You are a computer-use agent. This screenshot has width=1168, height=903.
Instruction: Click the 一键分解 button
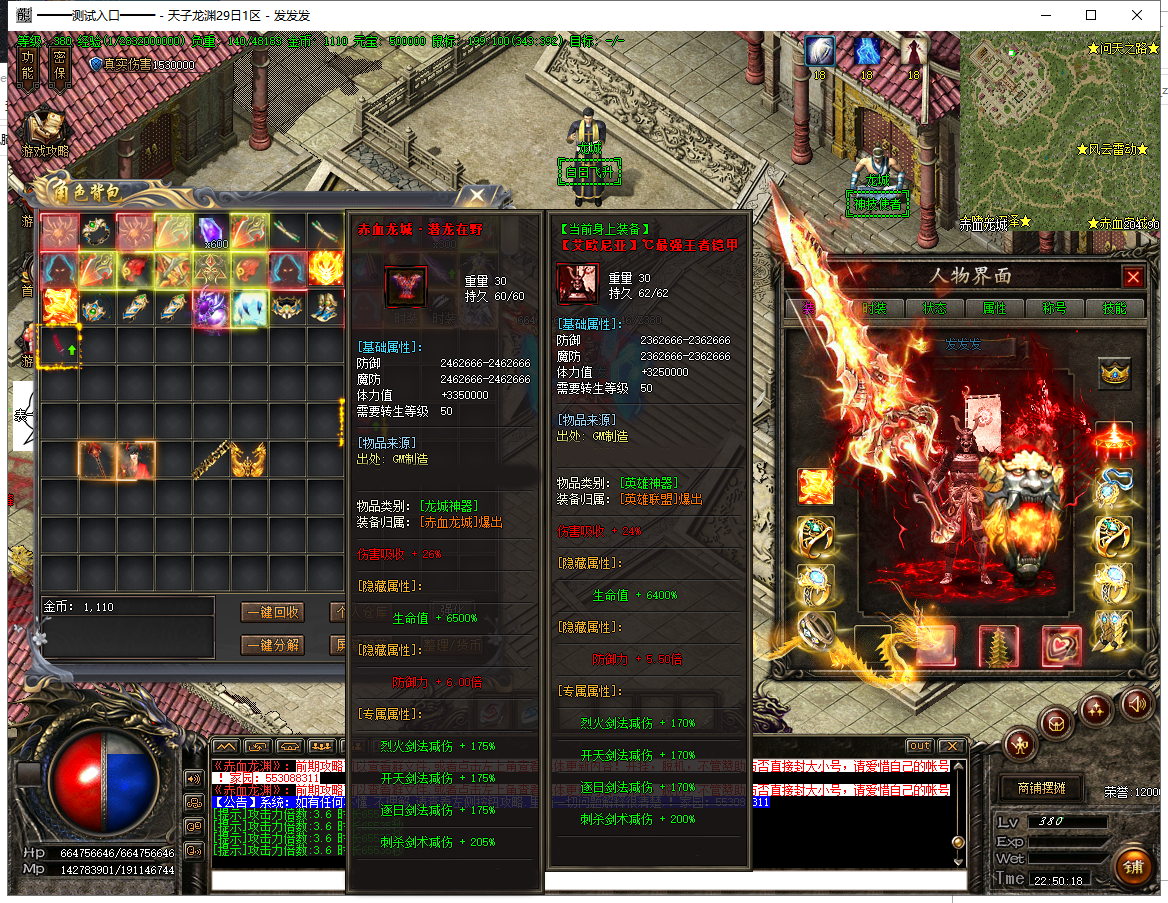point(273,645)
